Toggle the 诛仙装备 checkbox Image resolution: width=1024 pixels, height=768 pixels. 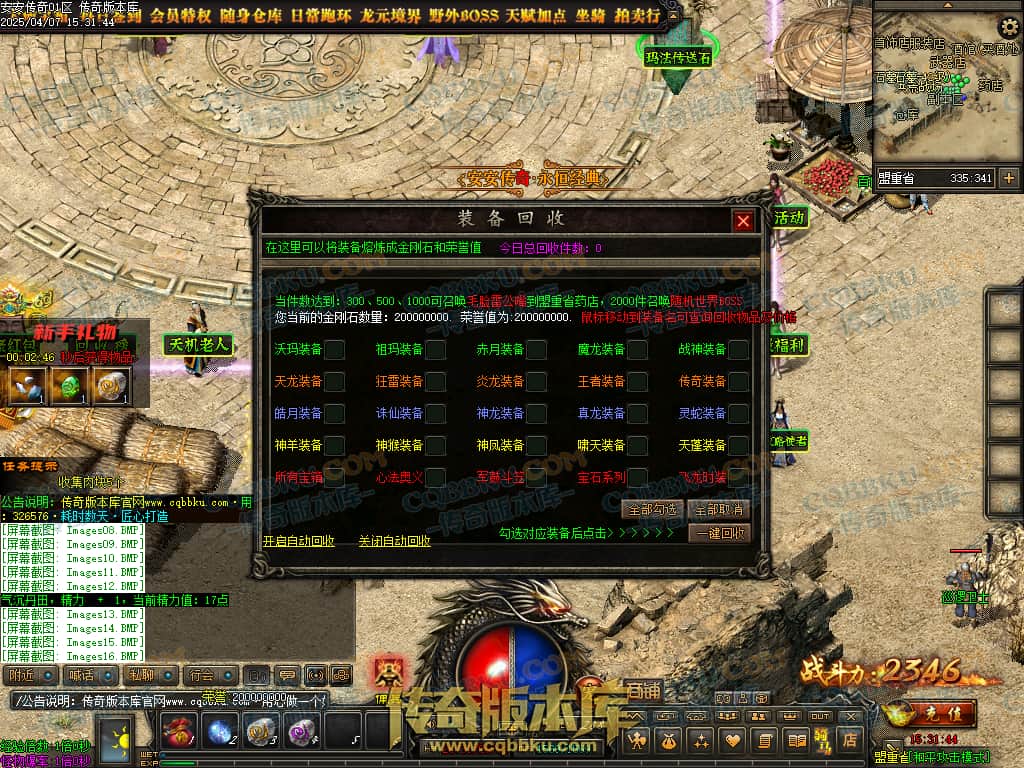click(436, 413)
